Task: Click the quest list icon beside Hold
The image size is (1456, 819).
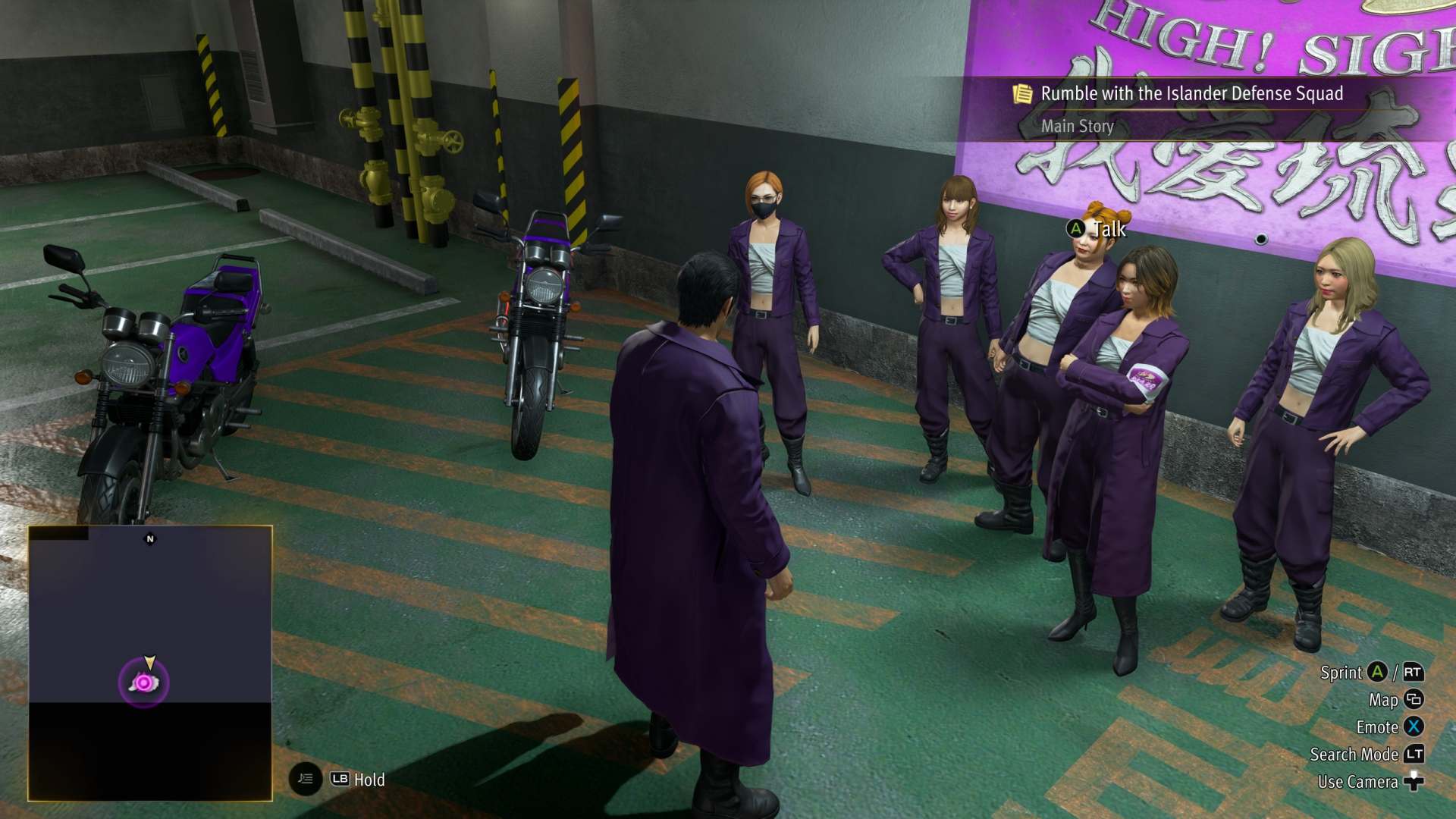Action: [305, 779]
